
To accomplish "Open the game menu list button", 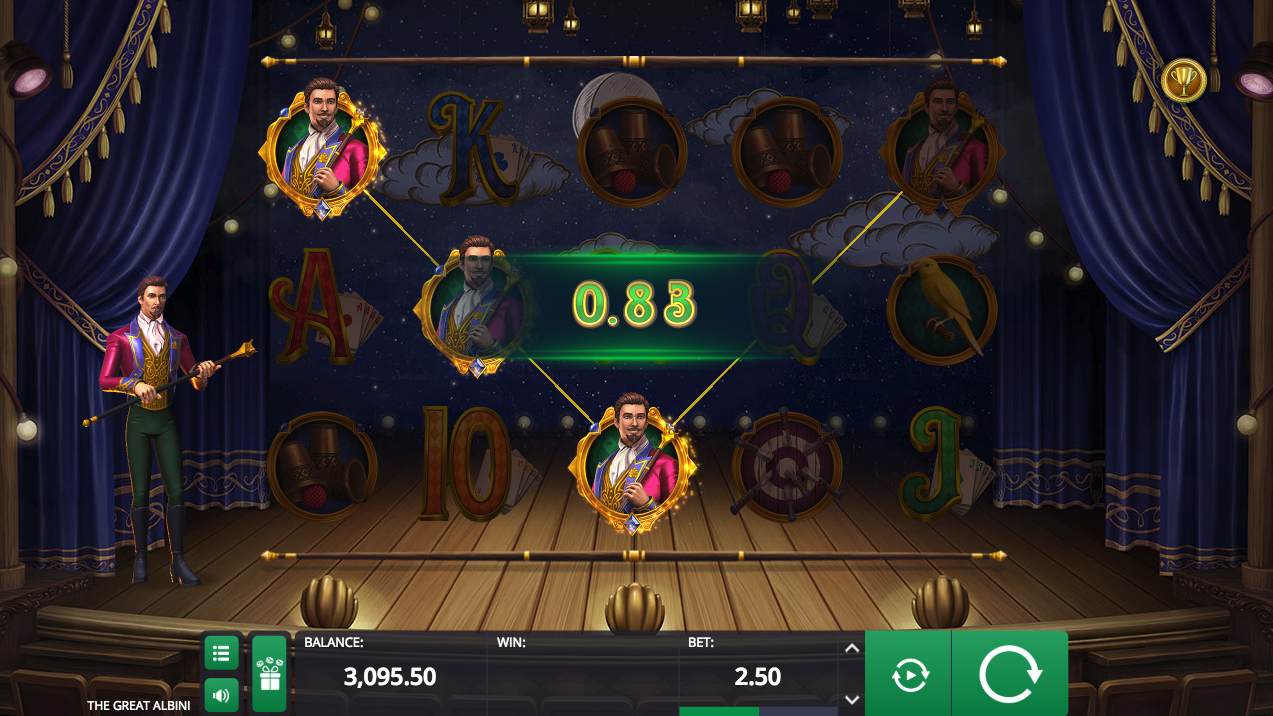I will 221,653.
